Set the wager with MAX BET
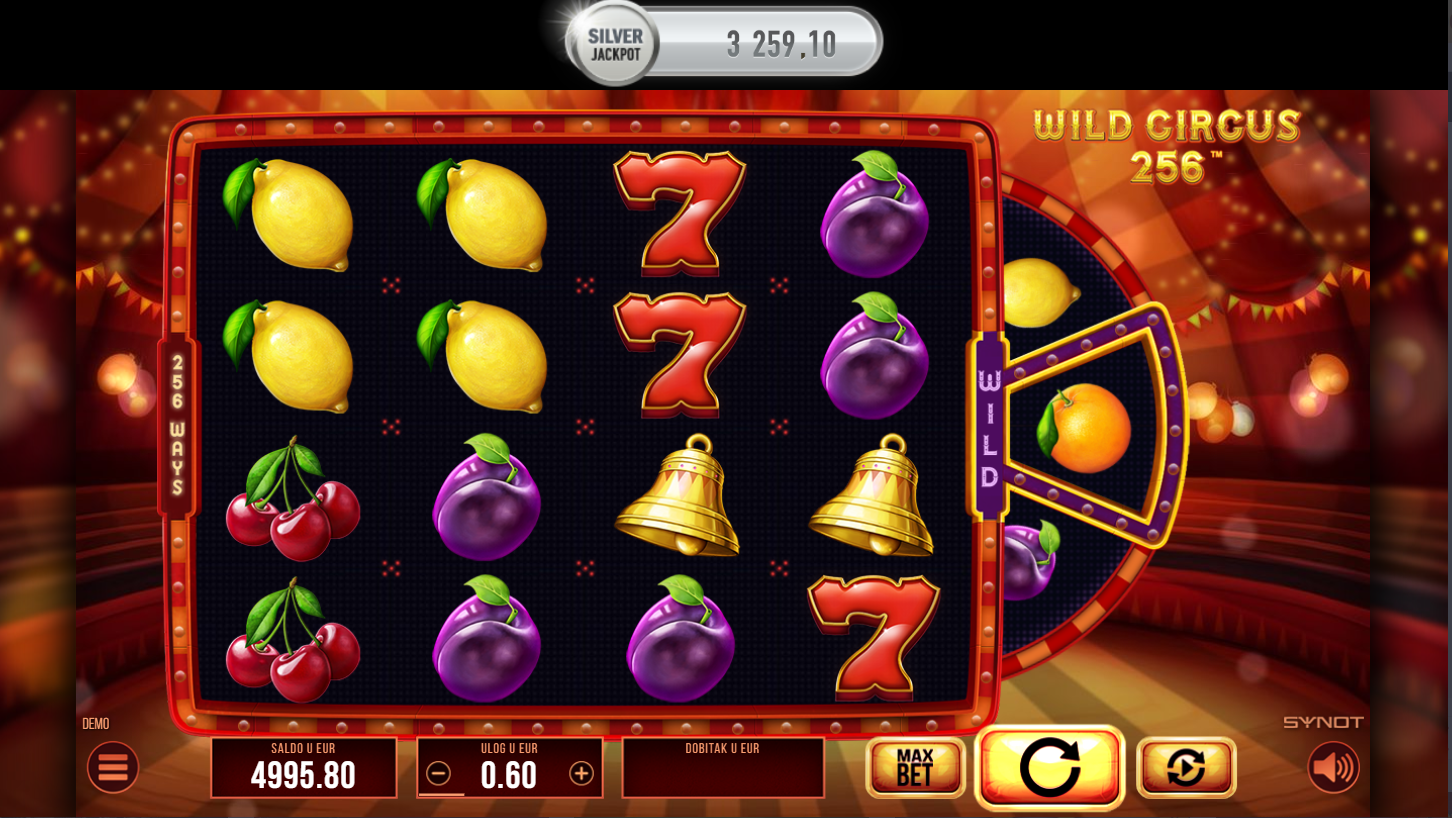The height and width of the screenshot is (818, 1452). coord(915,767)
